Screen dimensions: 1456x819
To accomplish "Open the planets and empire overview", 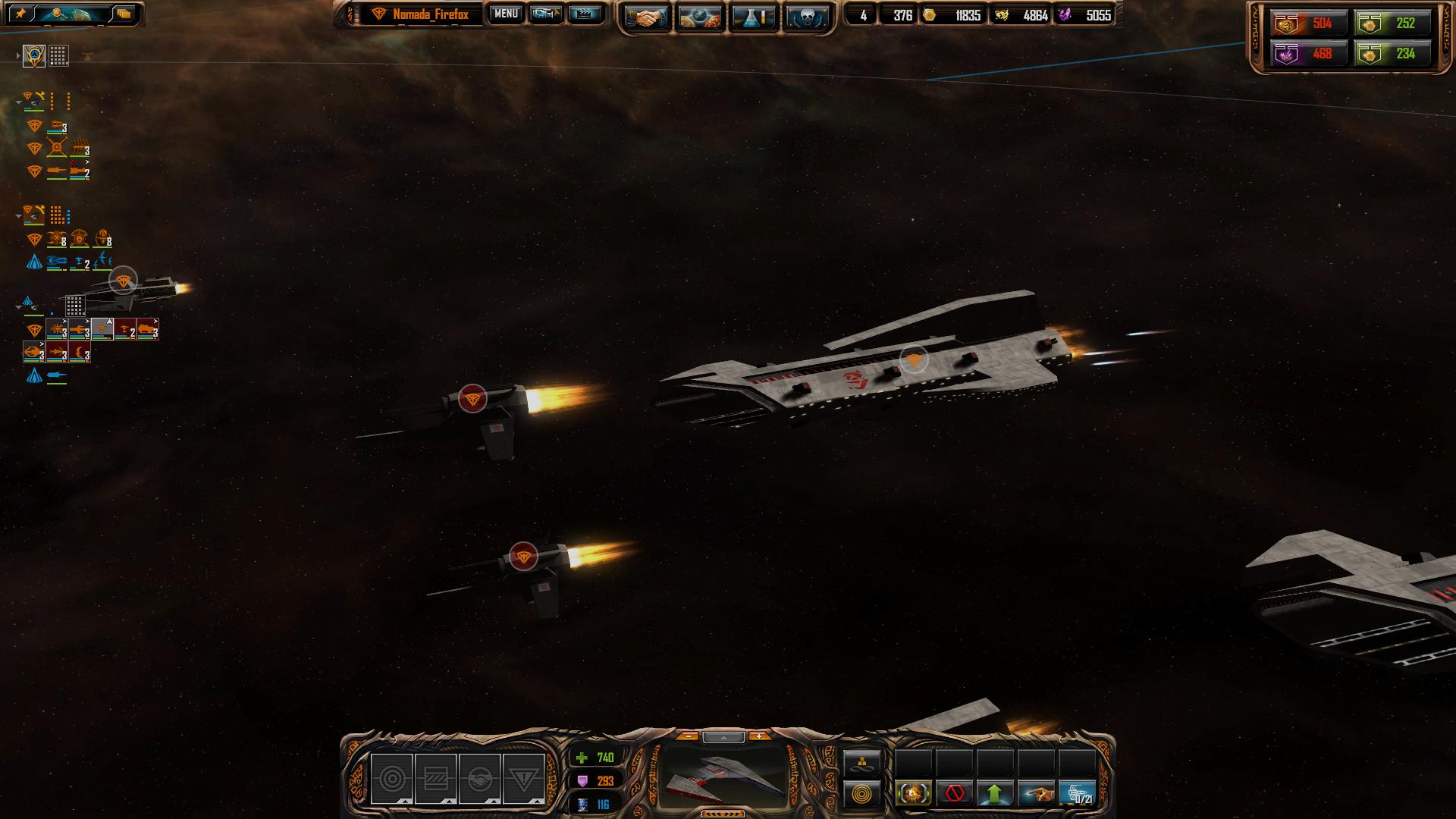I will pos(699,17).
